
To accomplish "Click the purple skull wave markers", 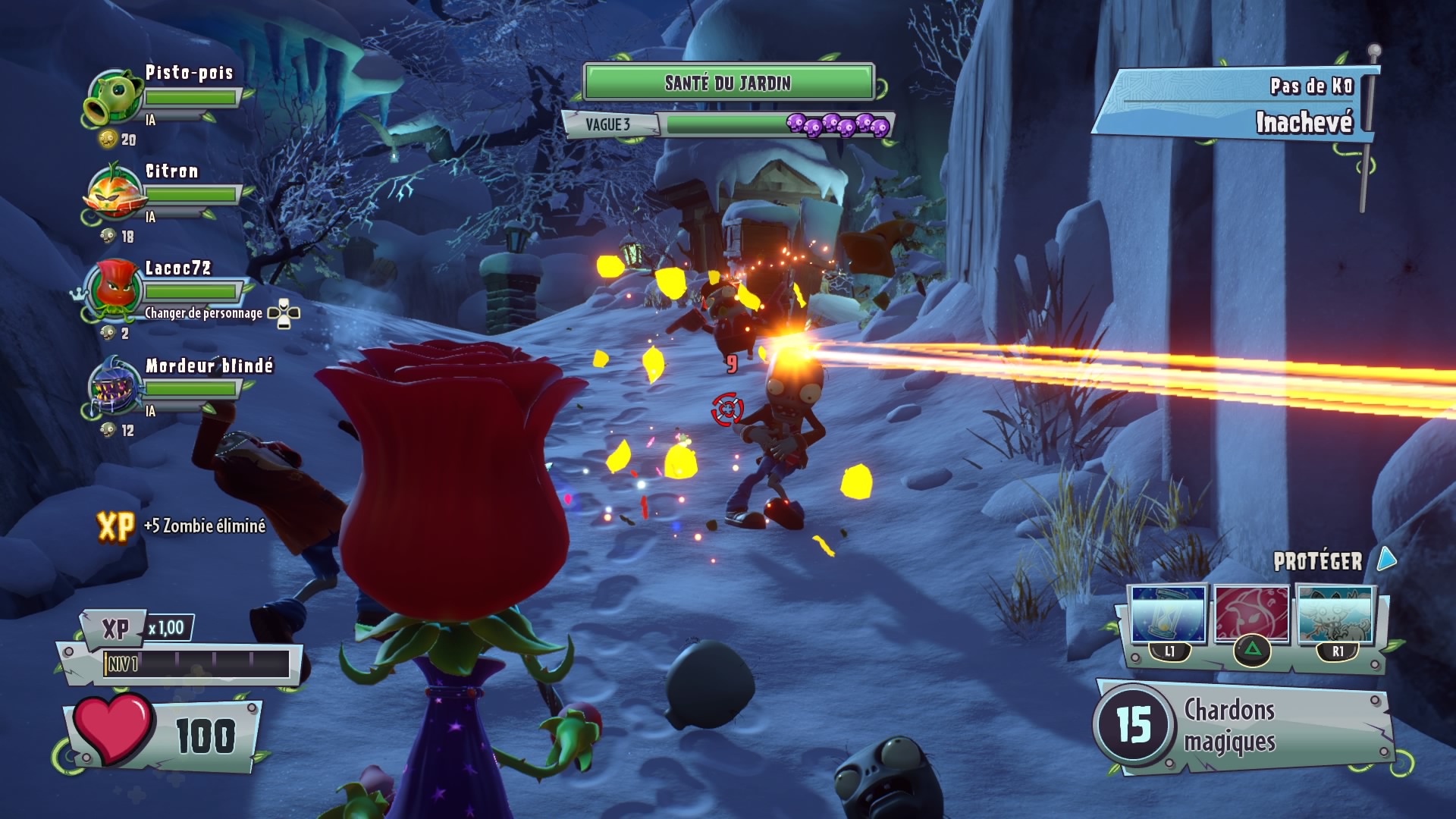I will [837, 125].
